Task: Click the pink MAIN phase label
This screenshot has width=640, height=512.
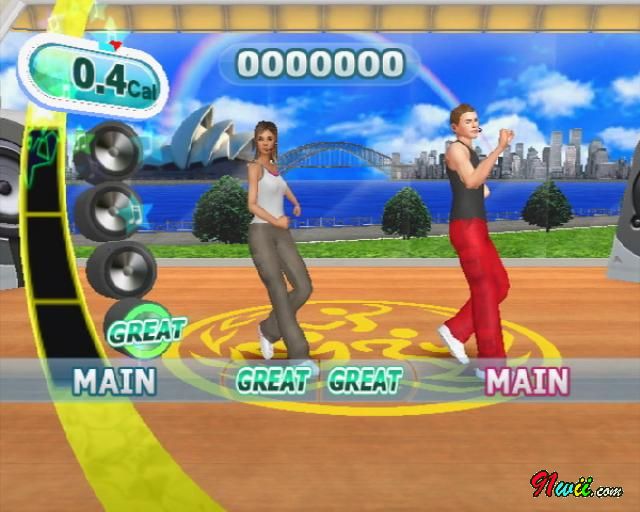Action: [527, 380]
